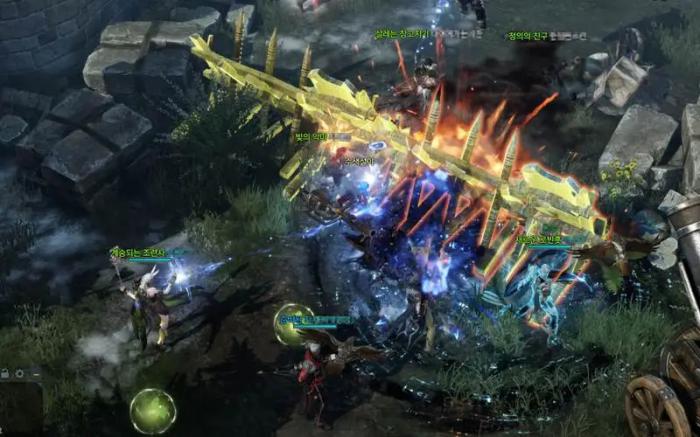
Task: Open chat settings with the gear icon
Action: tap(20, 372)
